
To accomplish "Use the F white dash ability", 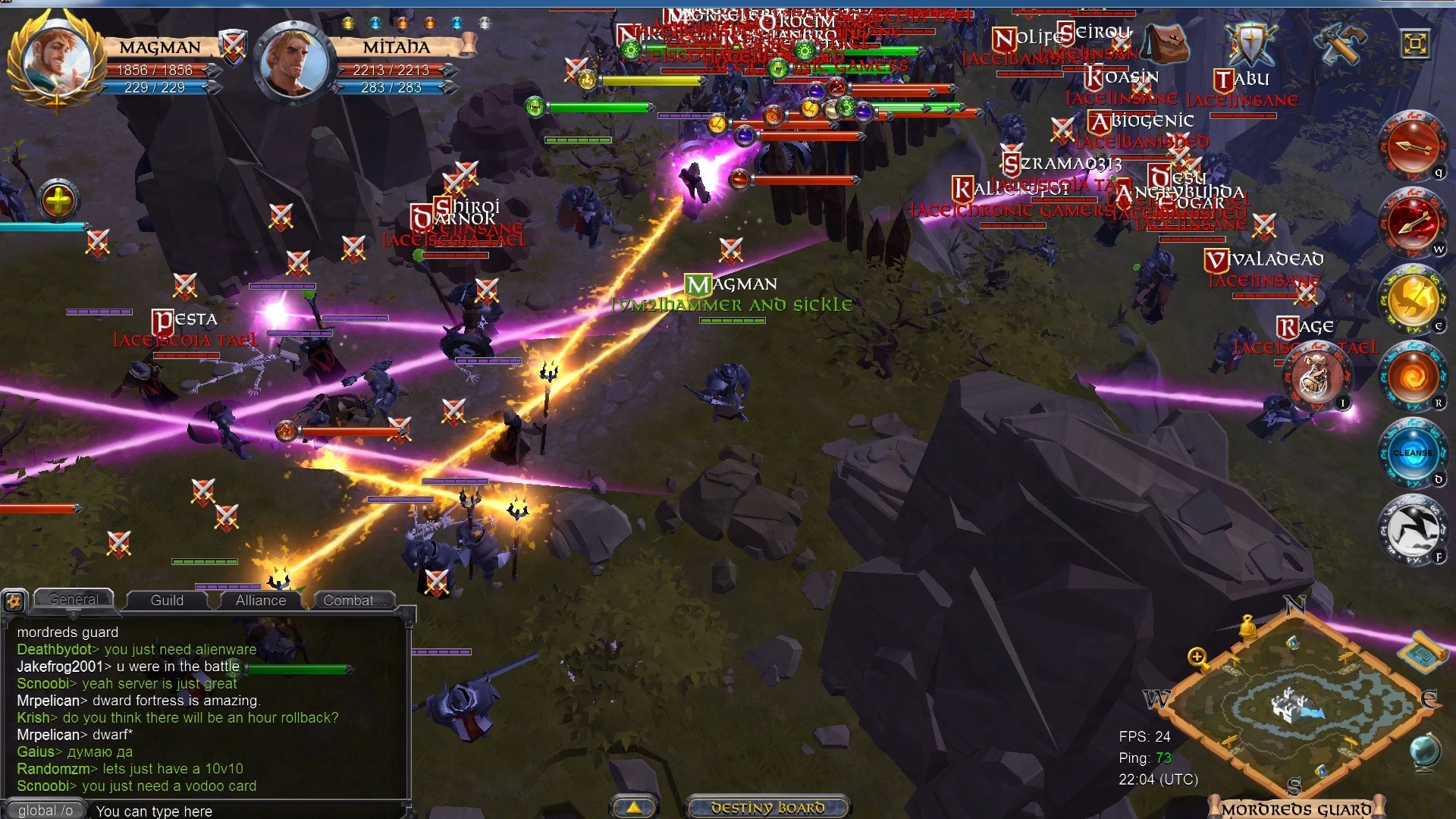I will click(1412, 530).
